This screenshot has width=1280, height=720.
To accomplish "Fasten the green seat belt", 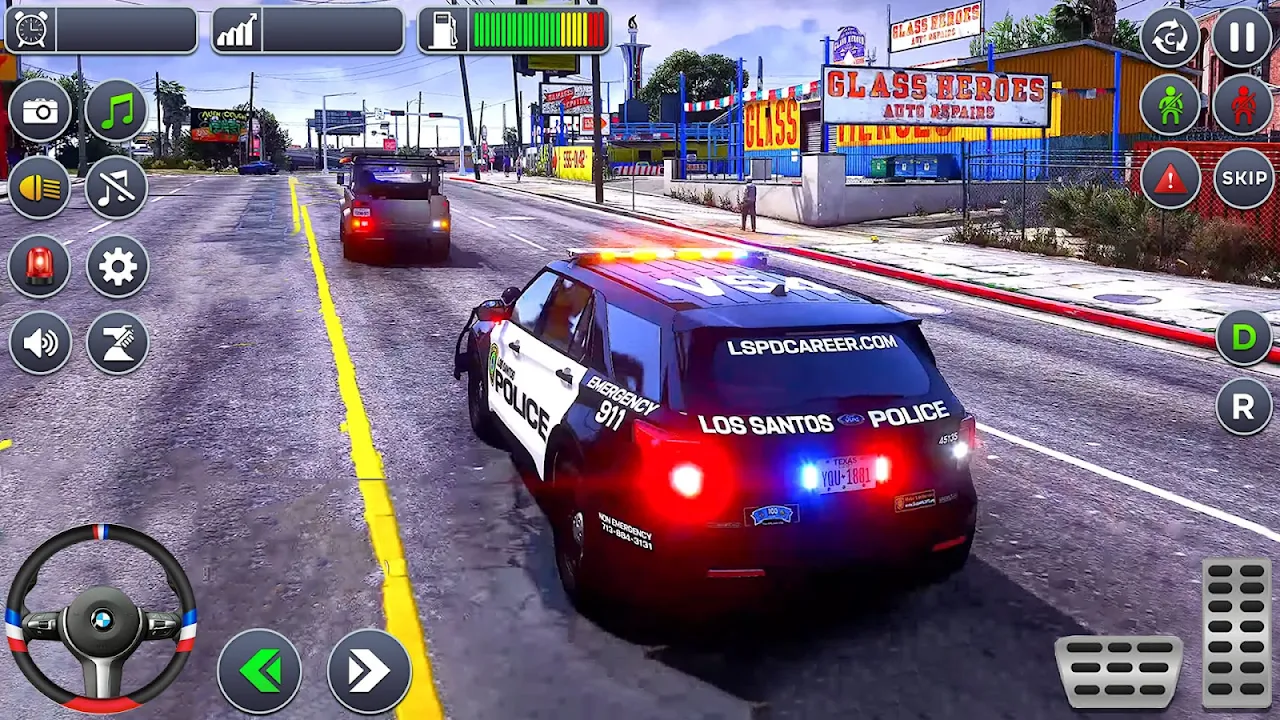I will click(1170, 105).
